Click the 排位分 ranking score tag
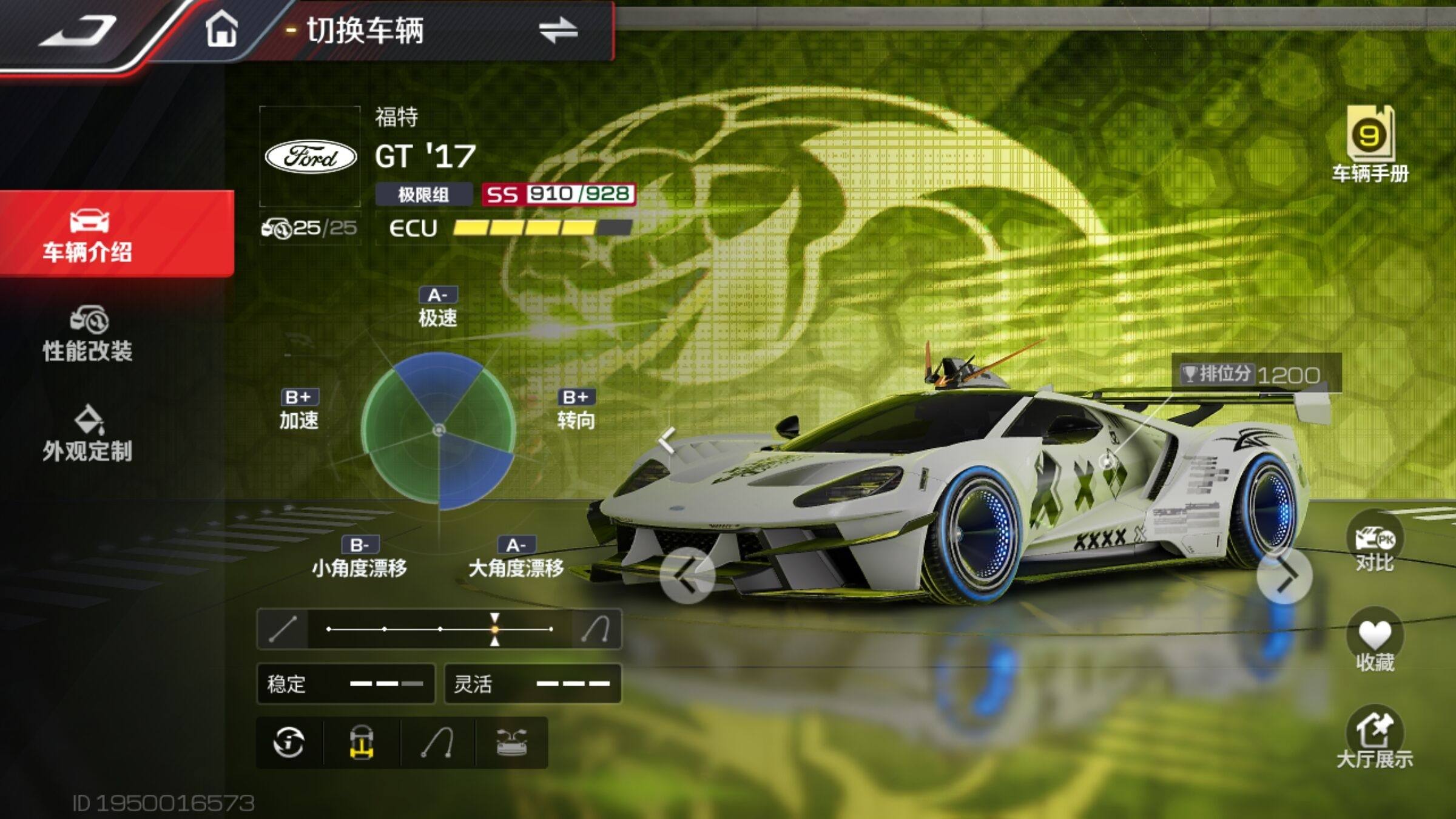 1255,374
